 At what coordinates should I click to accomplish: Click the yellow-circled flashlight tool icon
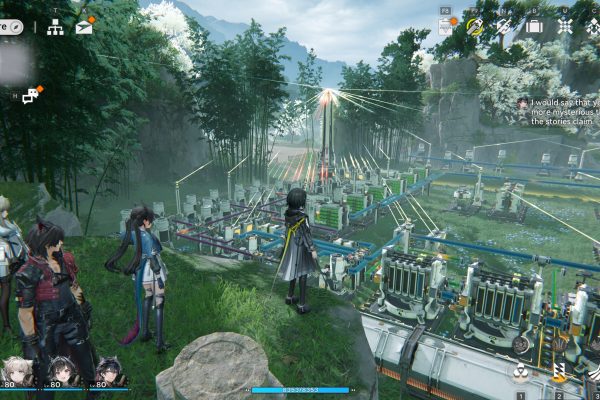point(475,26)
